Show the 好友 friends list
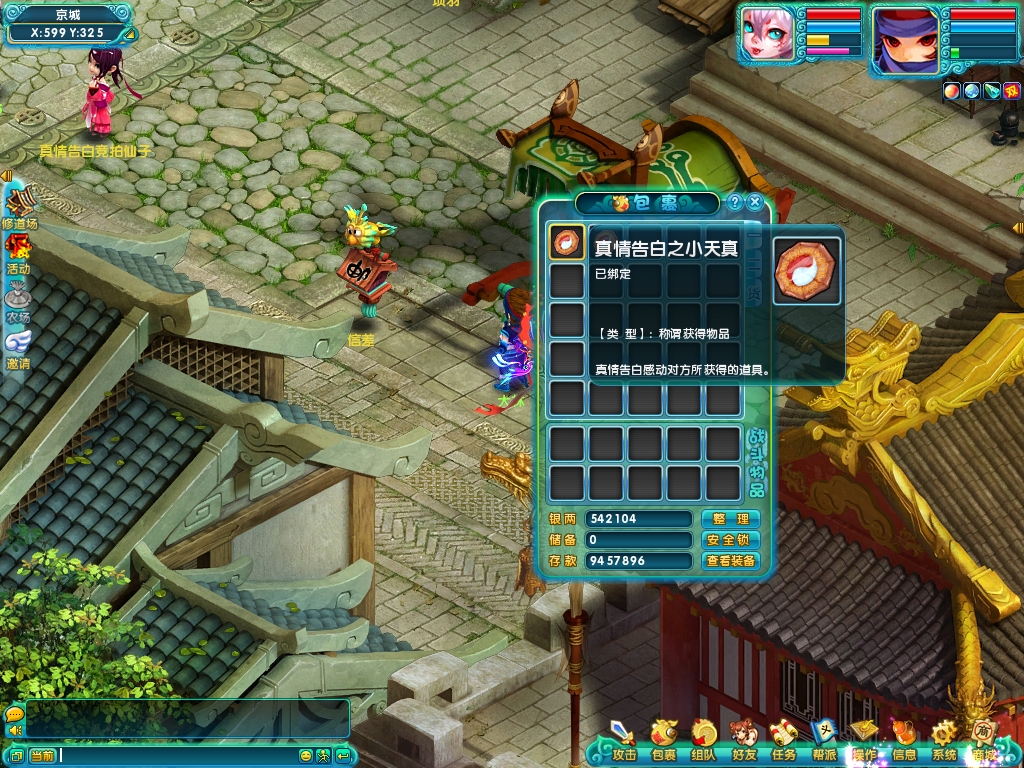This screenshot has height=768, width=1024. coord(743,738)
